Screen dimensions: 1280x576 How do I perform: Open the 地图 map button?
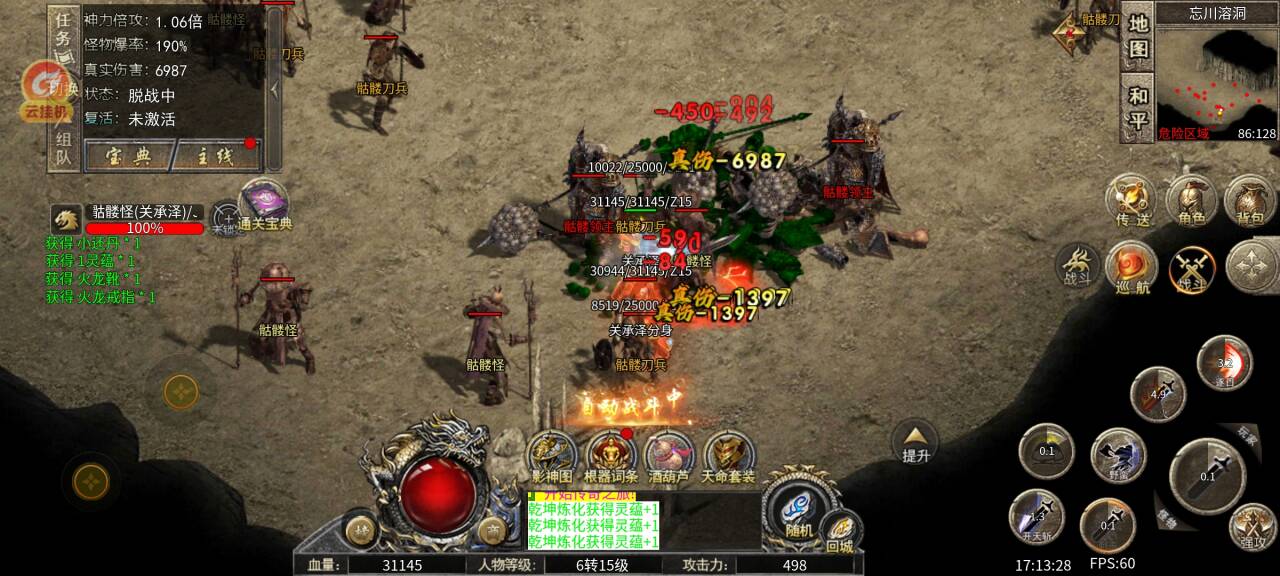1138,36
